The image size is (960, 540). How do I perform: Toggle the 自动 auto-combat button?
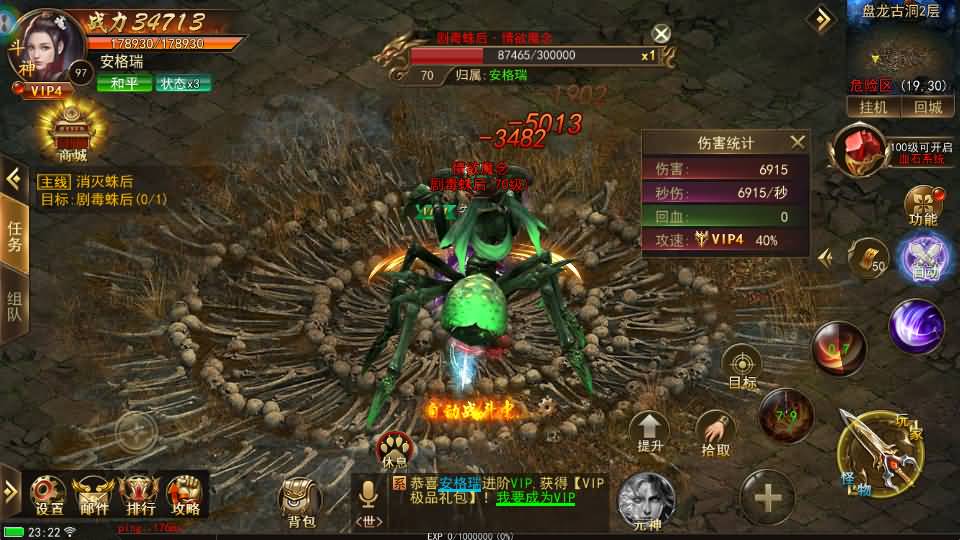point(921,257)
